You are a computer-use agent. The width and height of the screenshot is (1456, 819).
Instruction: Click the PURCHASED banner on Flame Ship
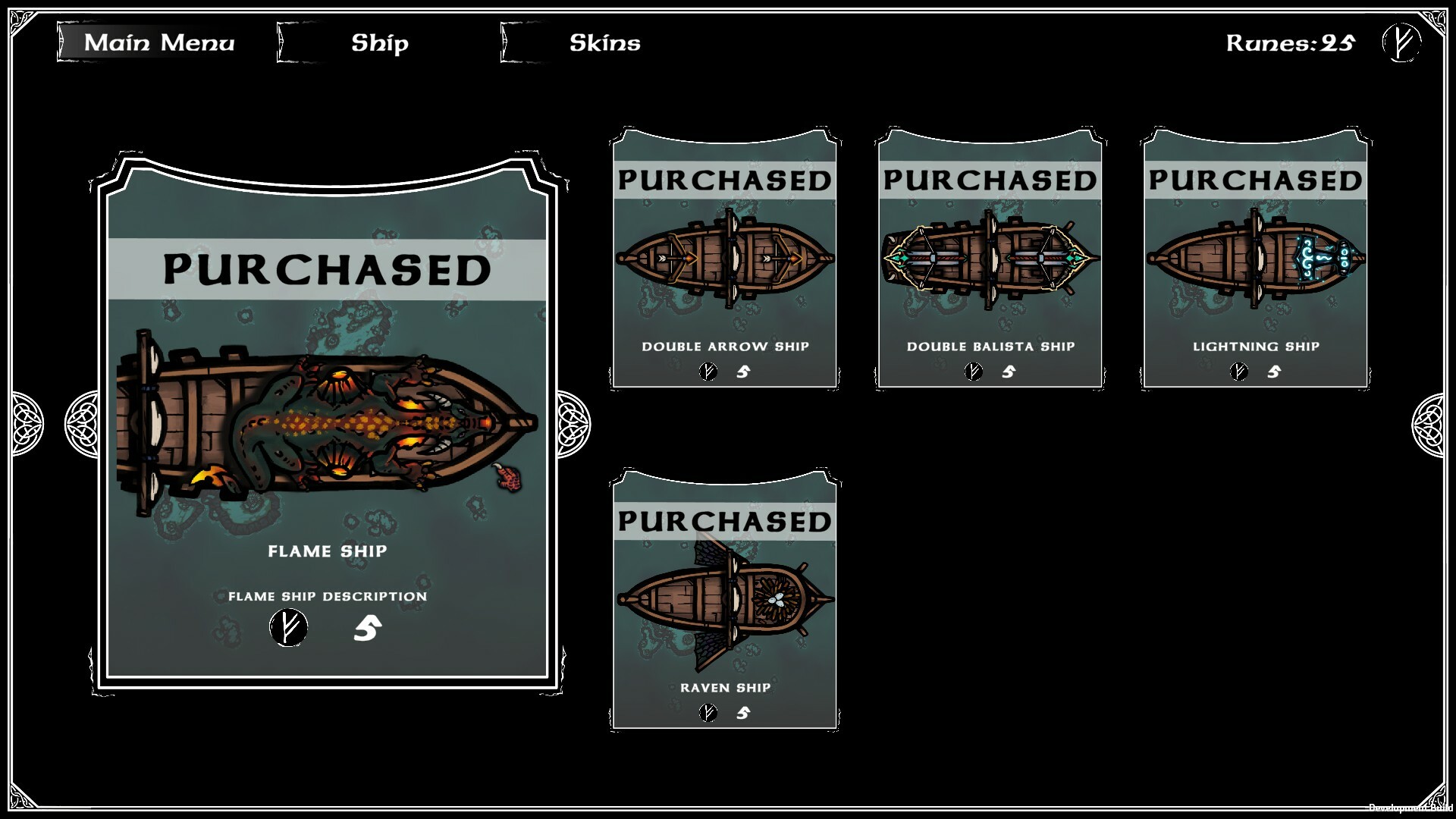click(326, 268)
